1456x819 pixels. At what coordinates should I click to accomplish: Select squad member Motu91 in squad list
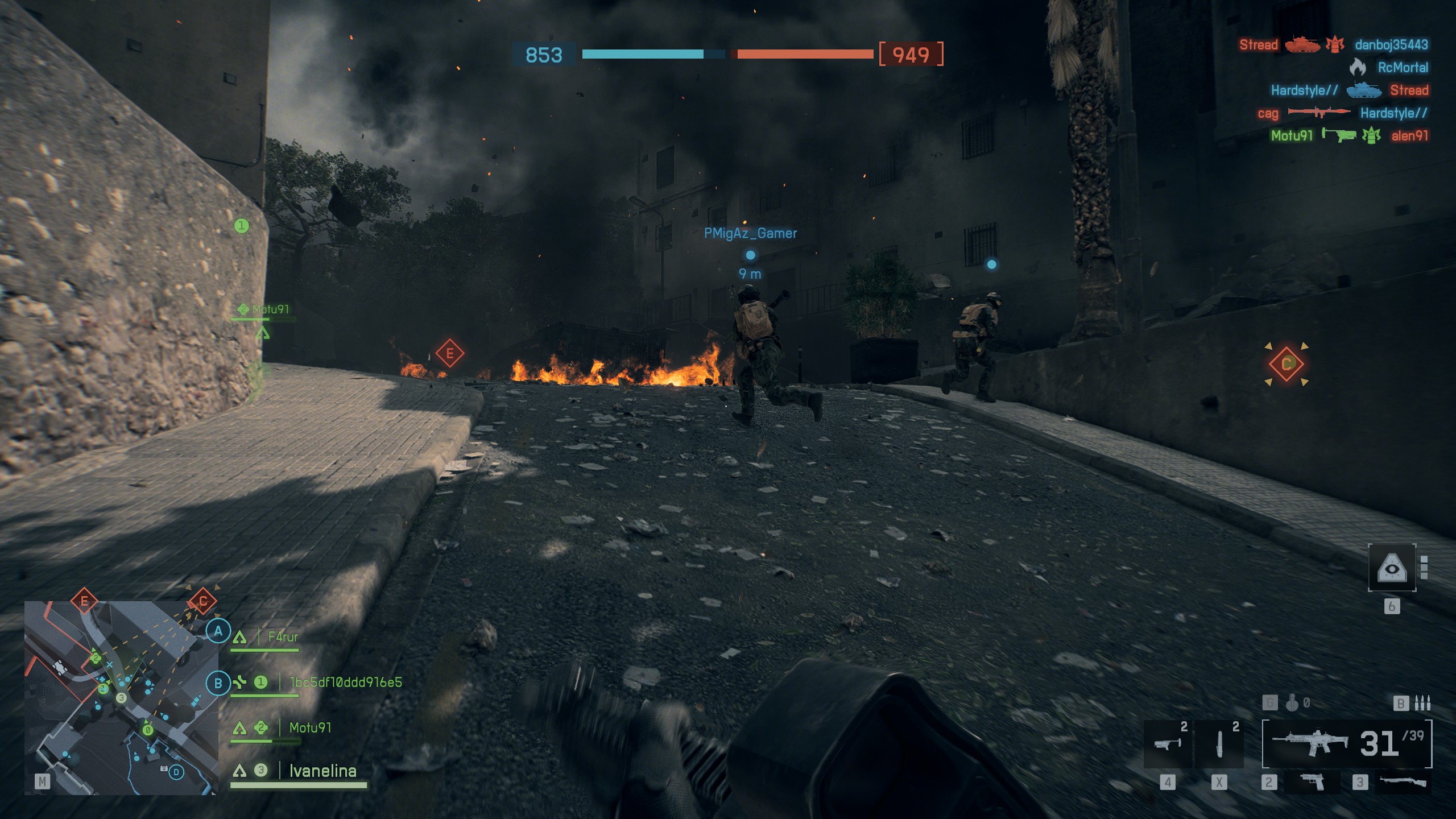click(309, 728)
